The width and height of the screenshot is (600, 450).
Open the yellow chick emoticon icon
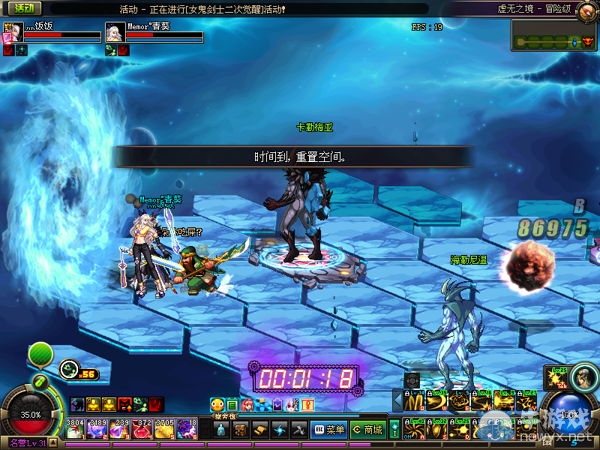point(217,404)
